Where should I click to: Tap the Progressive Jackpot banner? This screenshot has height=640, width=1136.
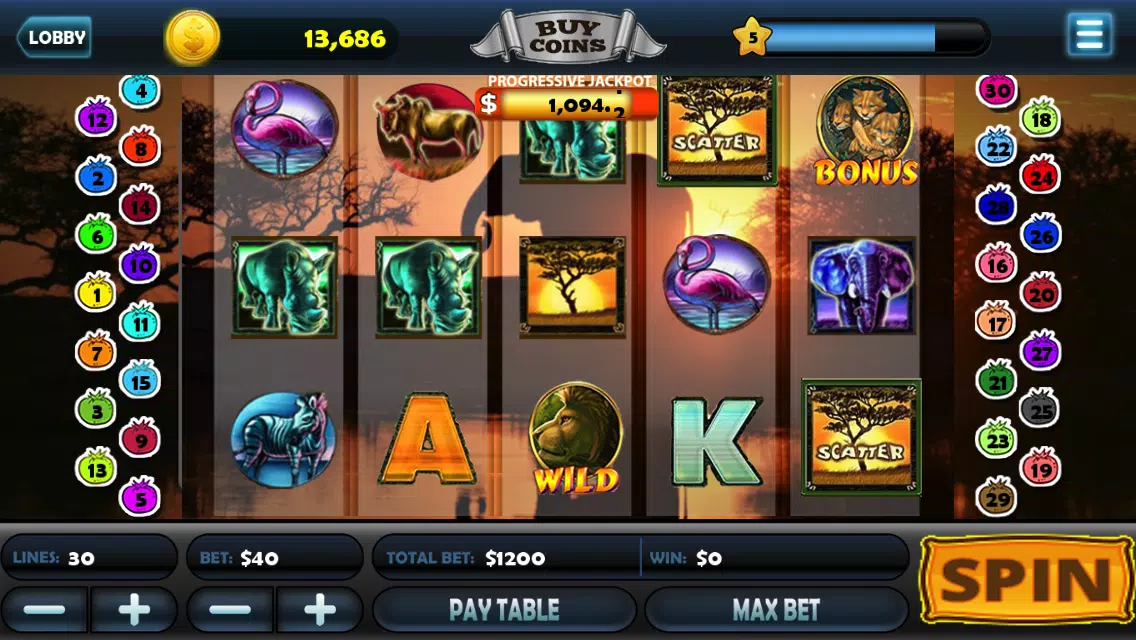[x=567, y=103]
